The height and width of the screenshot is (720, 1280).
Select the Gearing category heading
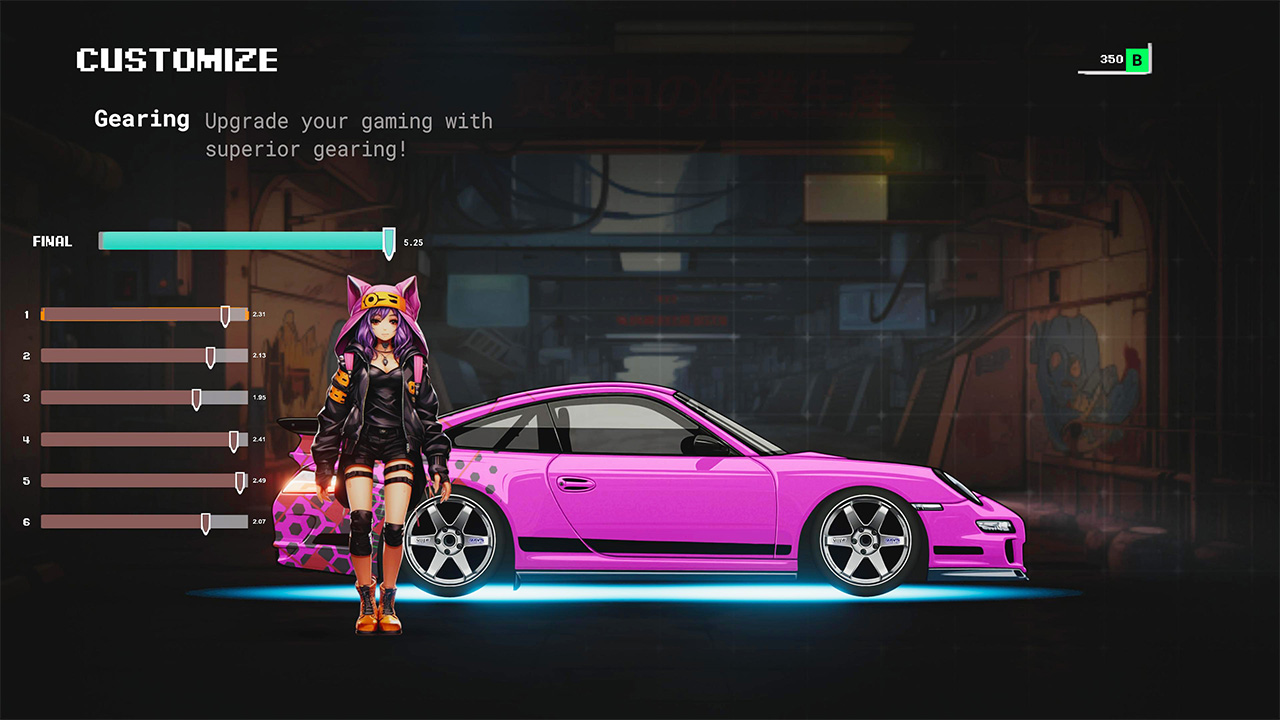point(141,119)
